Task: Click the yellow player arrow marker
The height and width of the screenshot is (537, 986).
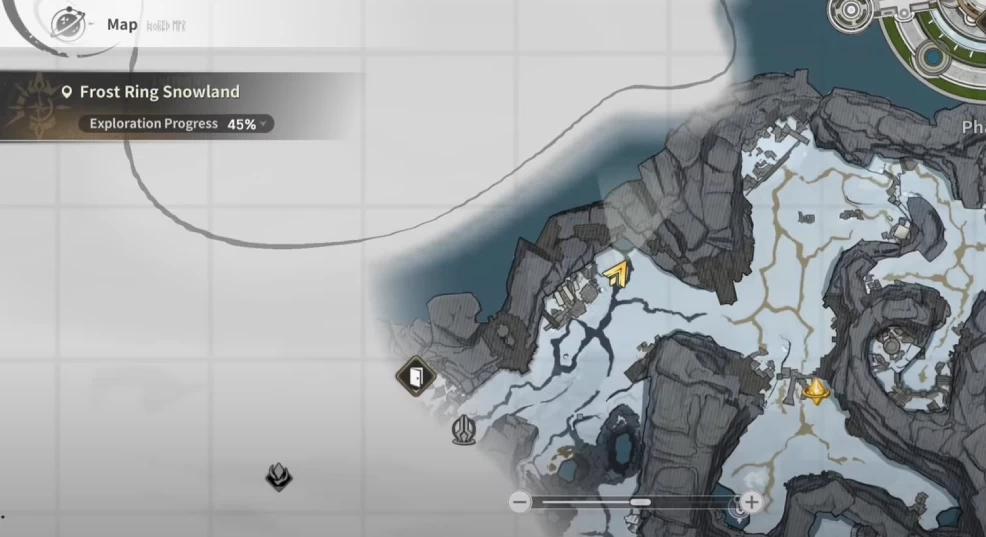Action: pos(618,272)
